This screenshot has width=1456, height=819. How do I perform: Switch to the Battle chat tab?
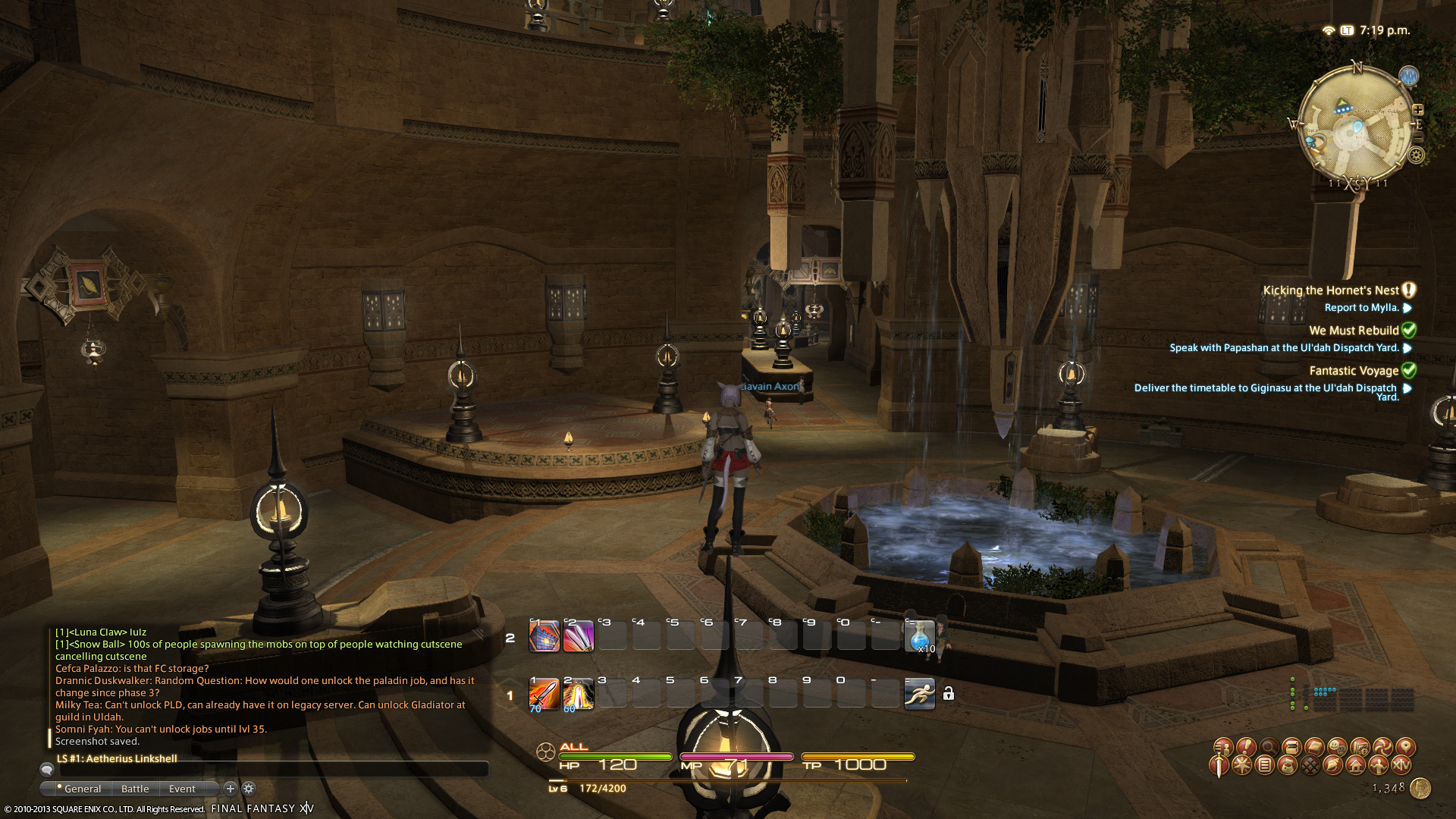(x=135, y=789)
